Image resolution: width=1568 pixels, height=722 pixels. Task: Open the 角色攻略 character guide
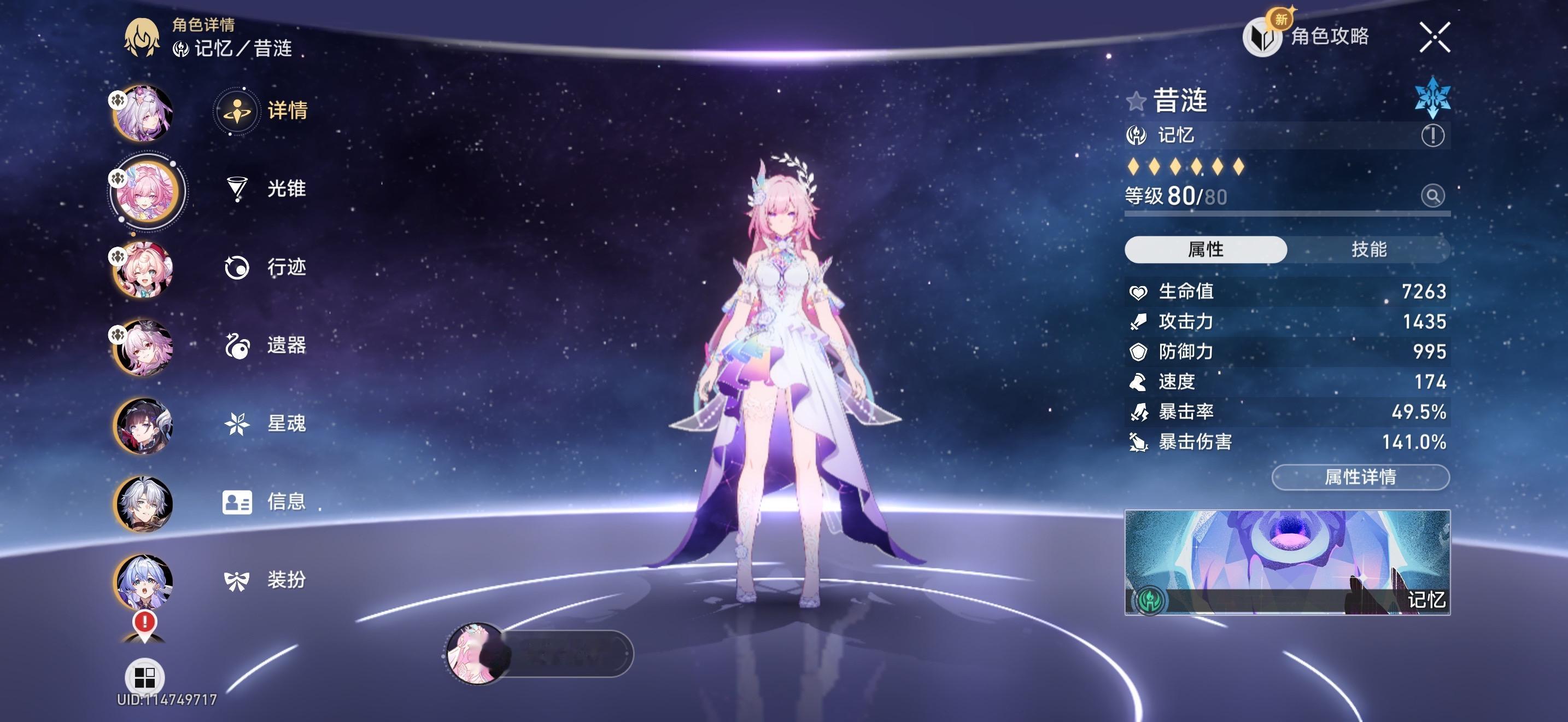[1307, 37]
